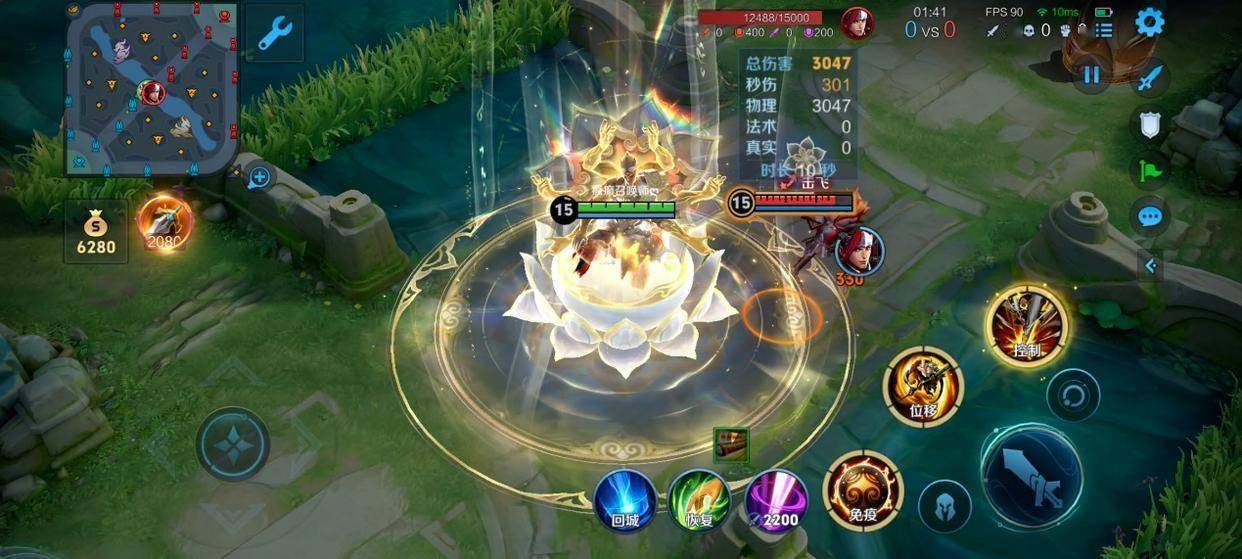The image size is (1242, 559).
Task: Send the blue sword attack signal
Action: click(1151, 77)
